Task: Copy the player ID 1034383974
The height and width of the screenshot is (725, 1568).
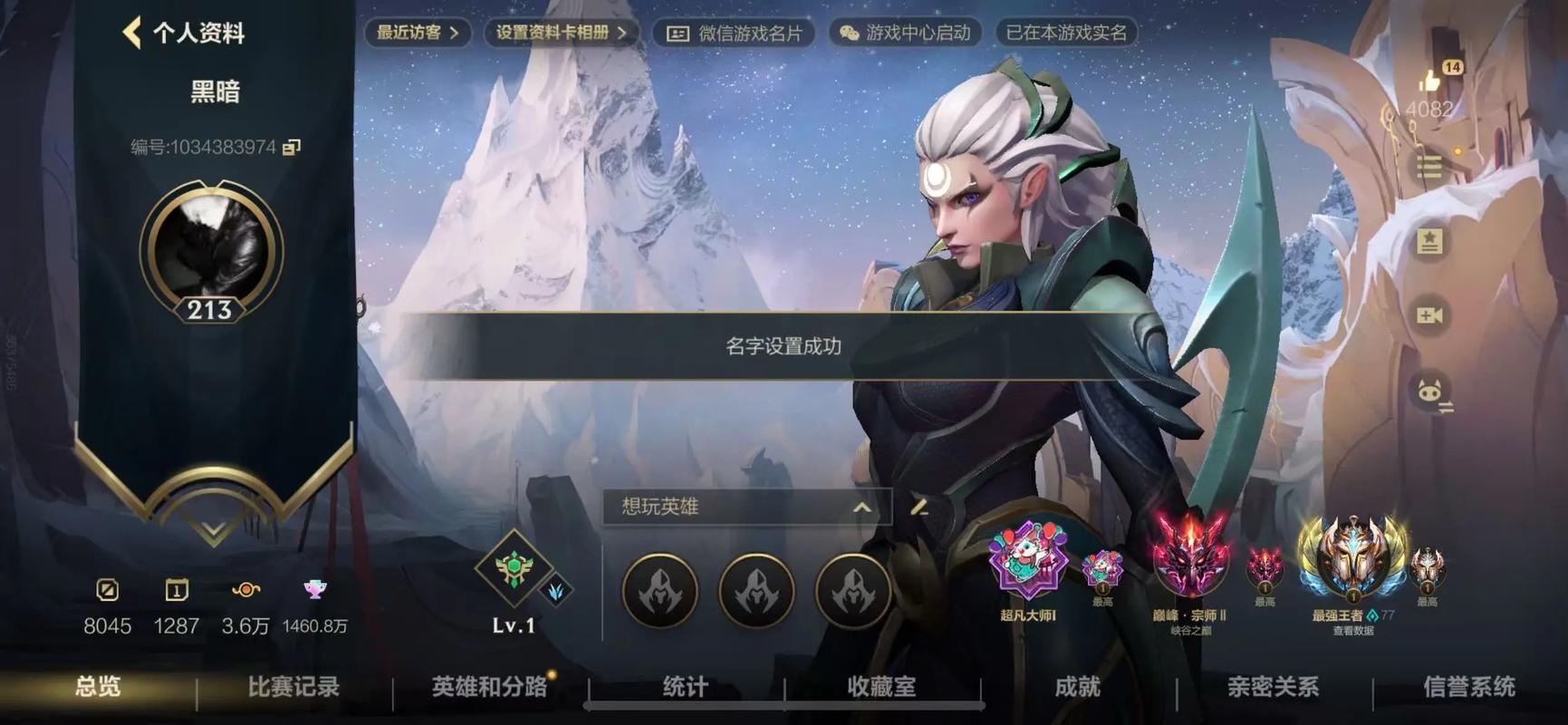Action: (x=289, y=147)
